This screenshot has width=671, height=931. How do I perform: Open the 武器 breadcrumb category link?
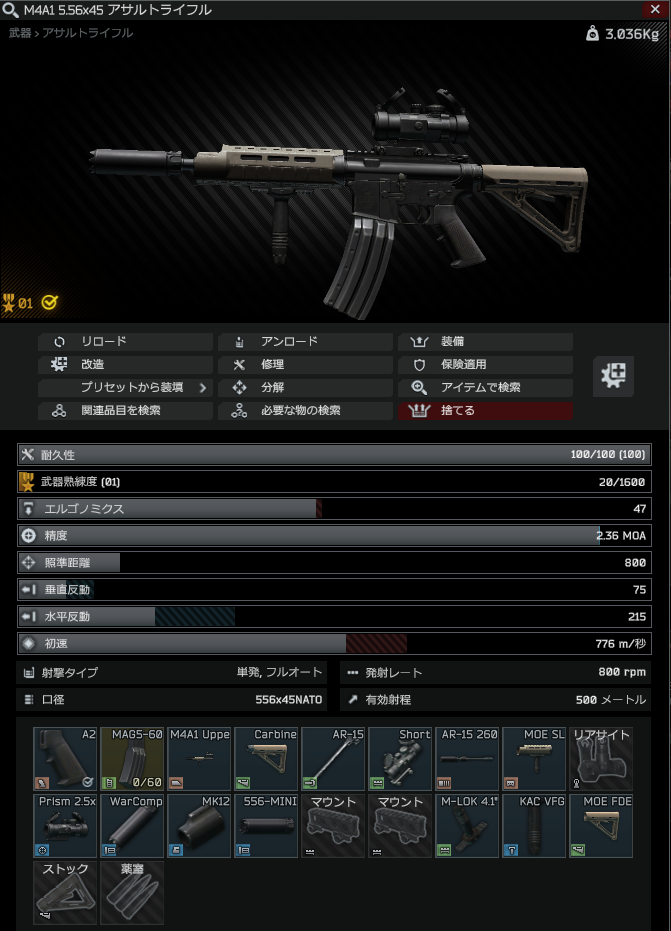click(19, 33)
